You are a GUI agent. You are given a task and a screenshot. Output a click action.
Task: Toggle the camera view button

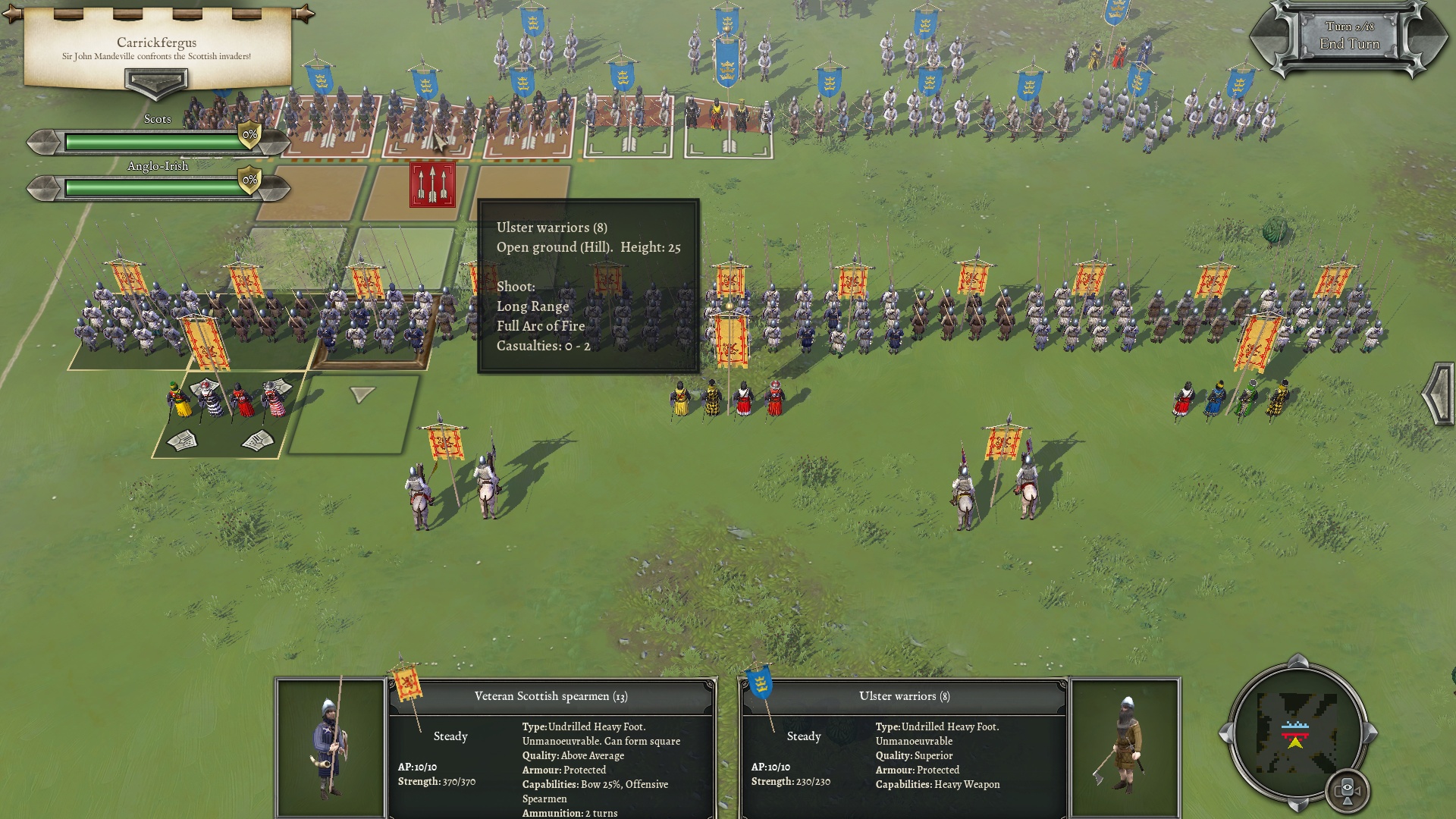(1348, 791)
